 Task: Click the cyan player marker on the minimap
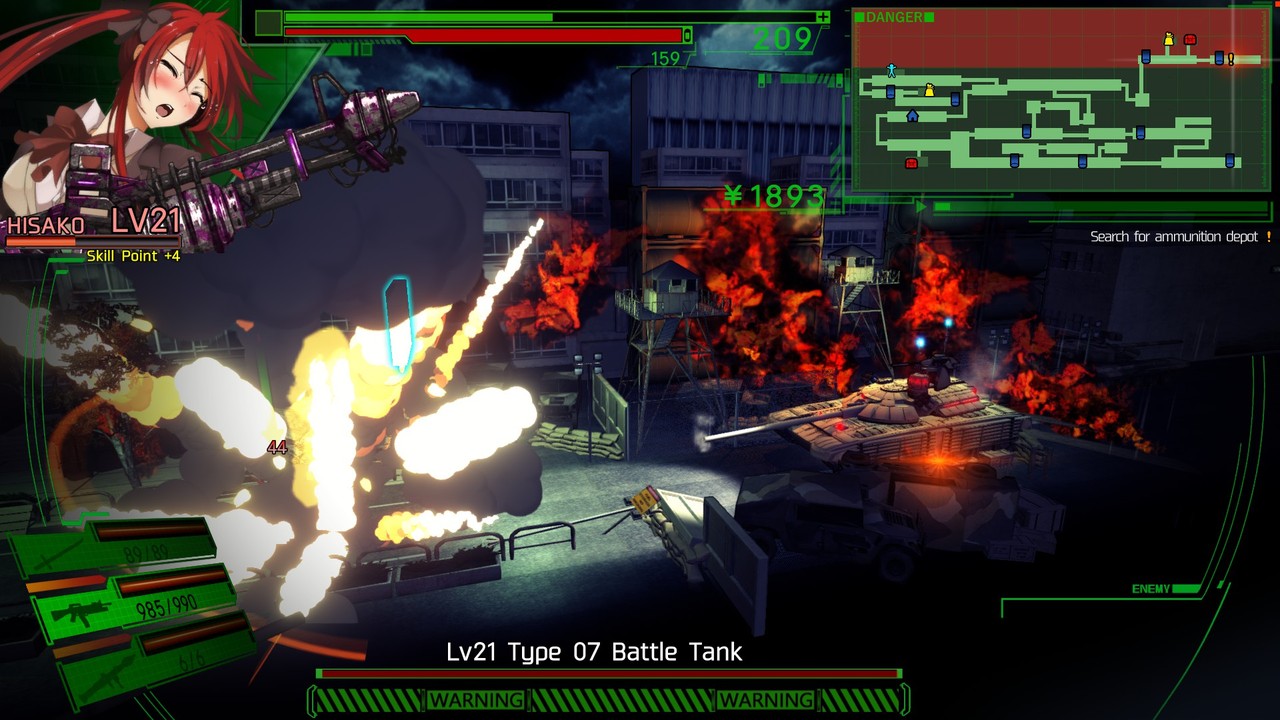click(891, 71)
